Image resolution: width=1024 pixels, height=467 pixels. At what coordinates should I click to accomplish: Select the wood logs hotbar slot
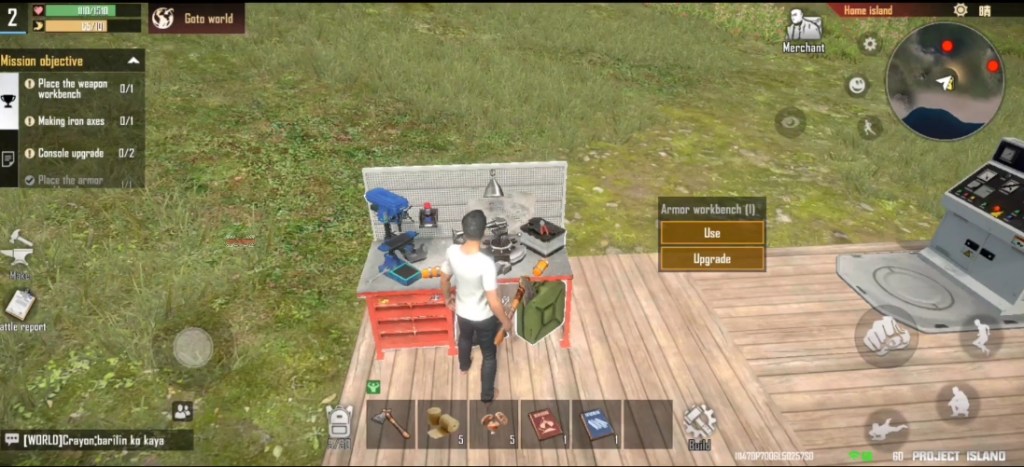(x=442, y=424)
